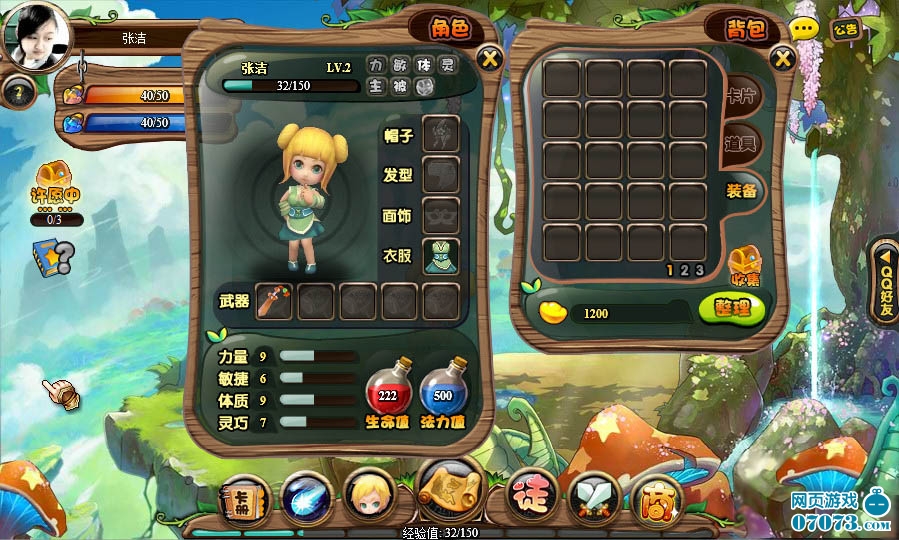The image size is (899, 540).
Task: Click the green 整理 sort button
Action: (x=732, y=308)
